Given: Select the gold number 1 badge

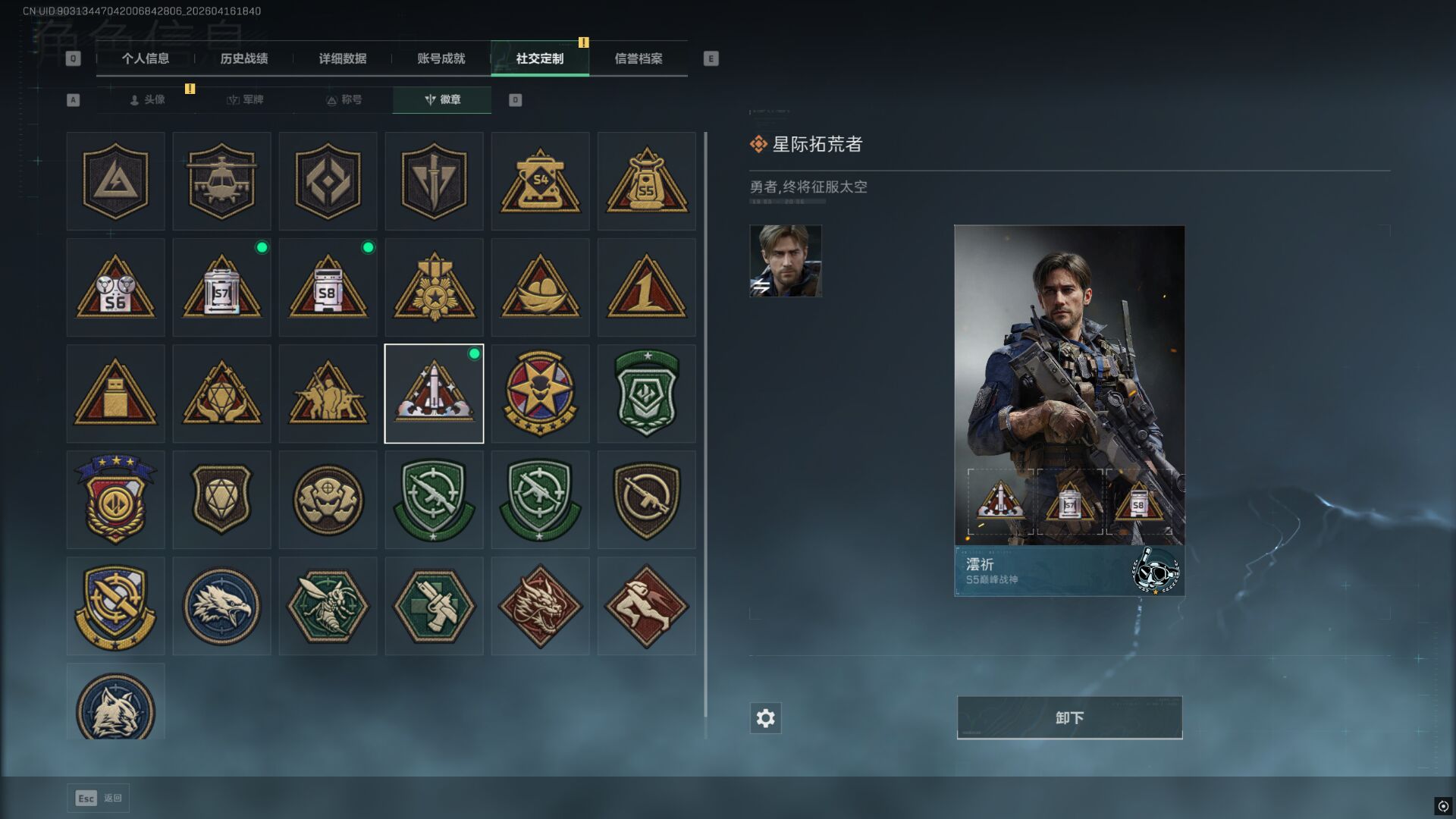Looking at the screenshot, I should 646,287.
